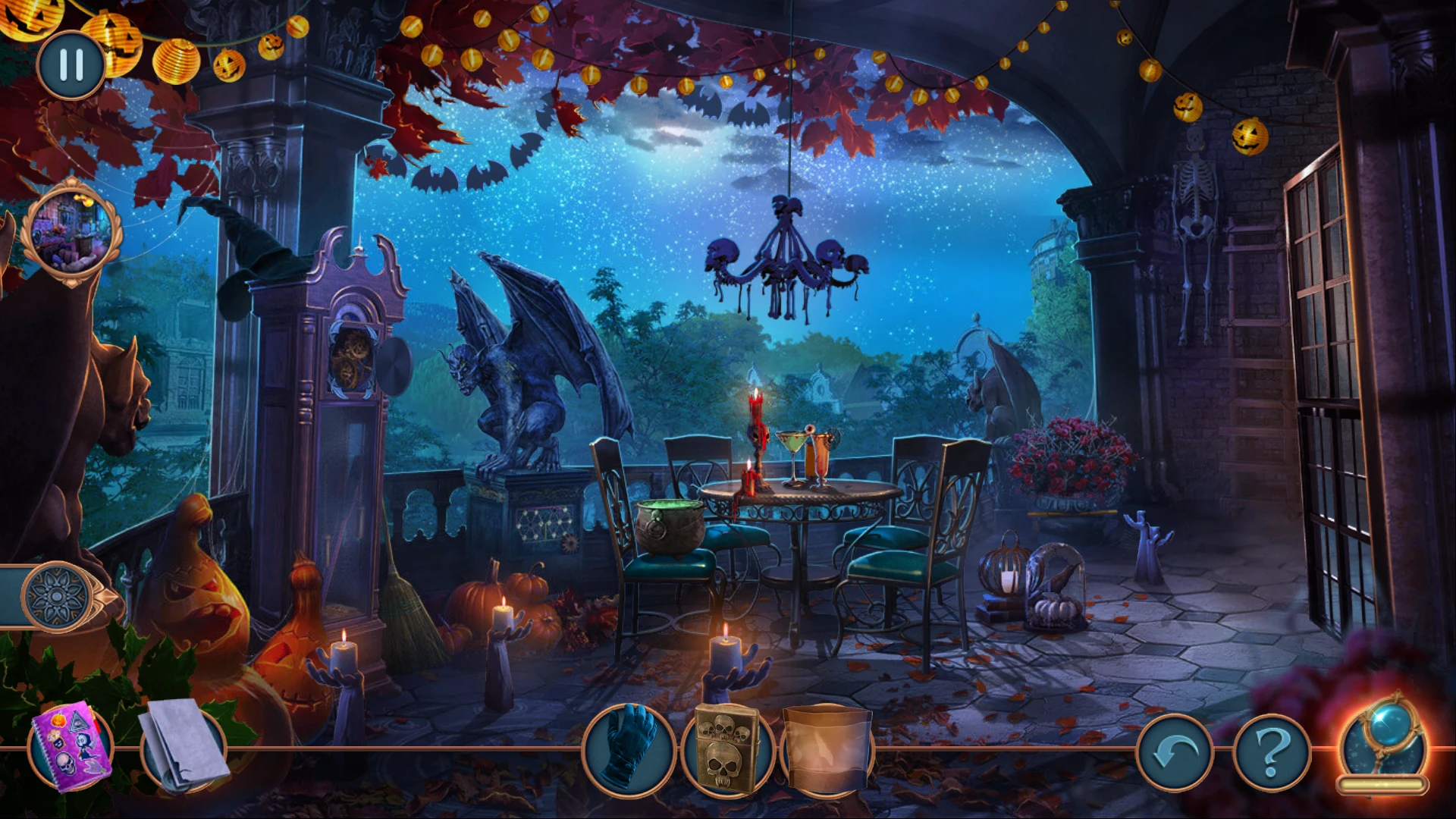This screenshot has width=1456, height=819.
Task: Activate the ornate flower medallion button
Action: pyautogui.click(x=57, y=596)
